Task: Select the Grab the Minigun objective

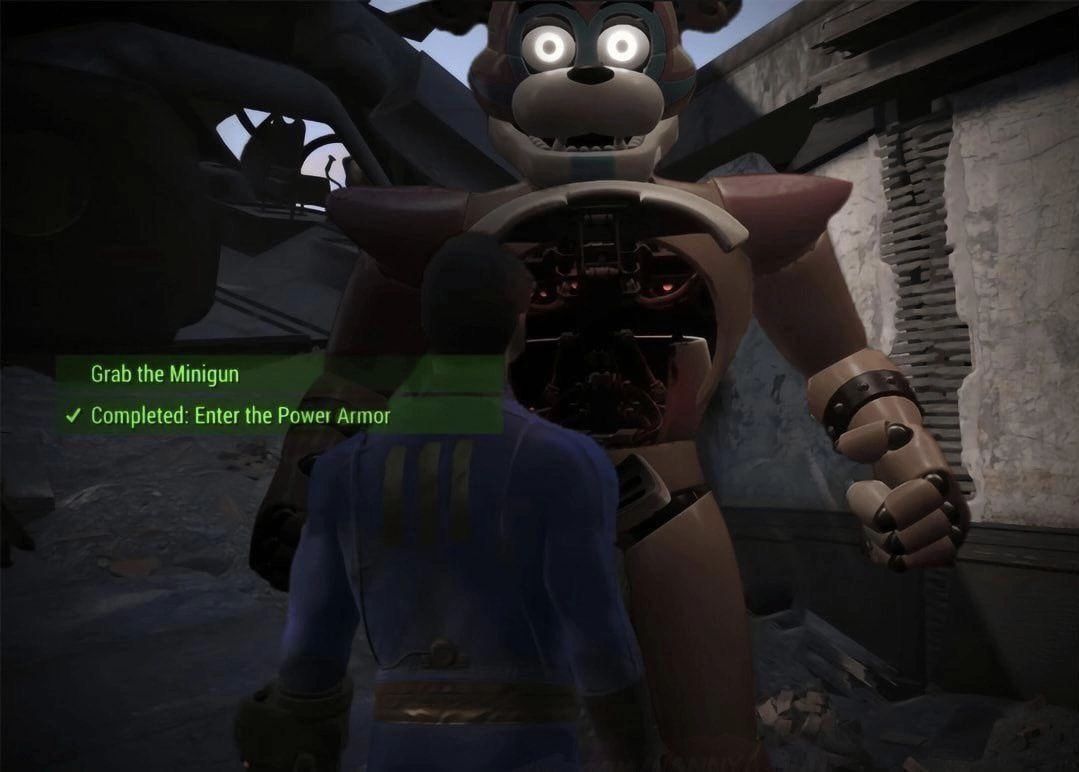Action: (165, 375)
